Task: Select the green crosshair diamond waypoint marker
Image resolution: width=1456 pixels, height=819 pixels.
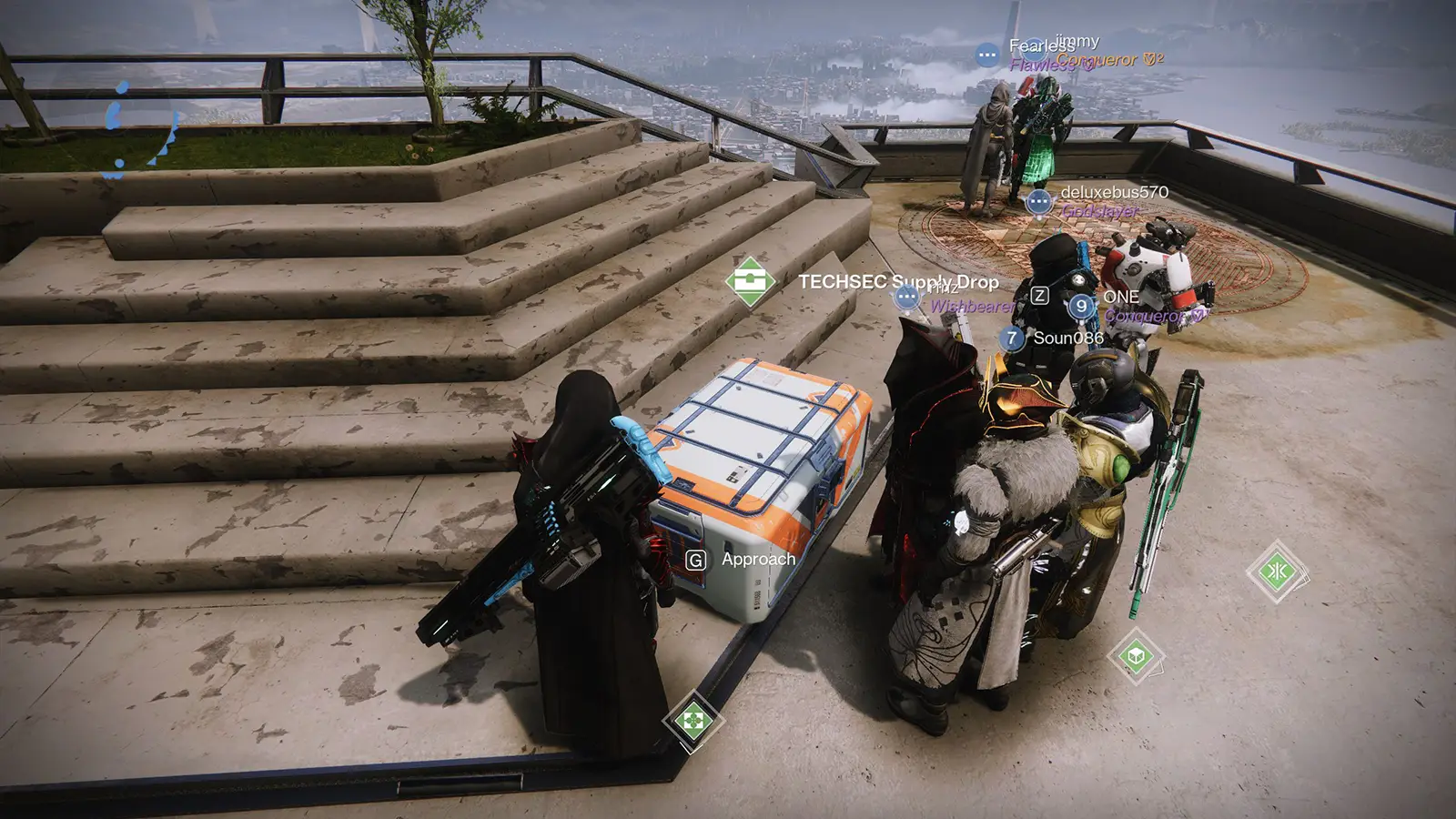Action: 693,721
